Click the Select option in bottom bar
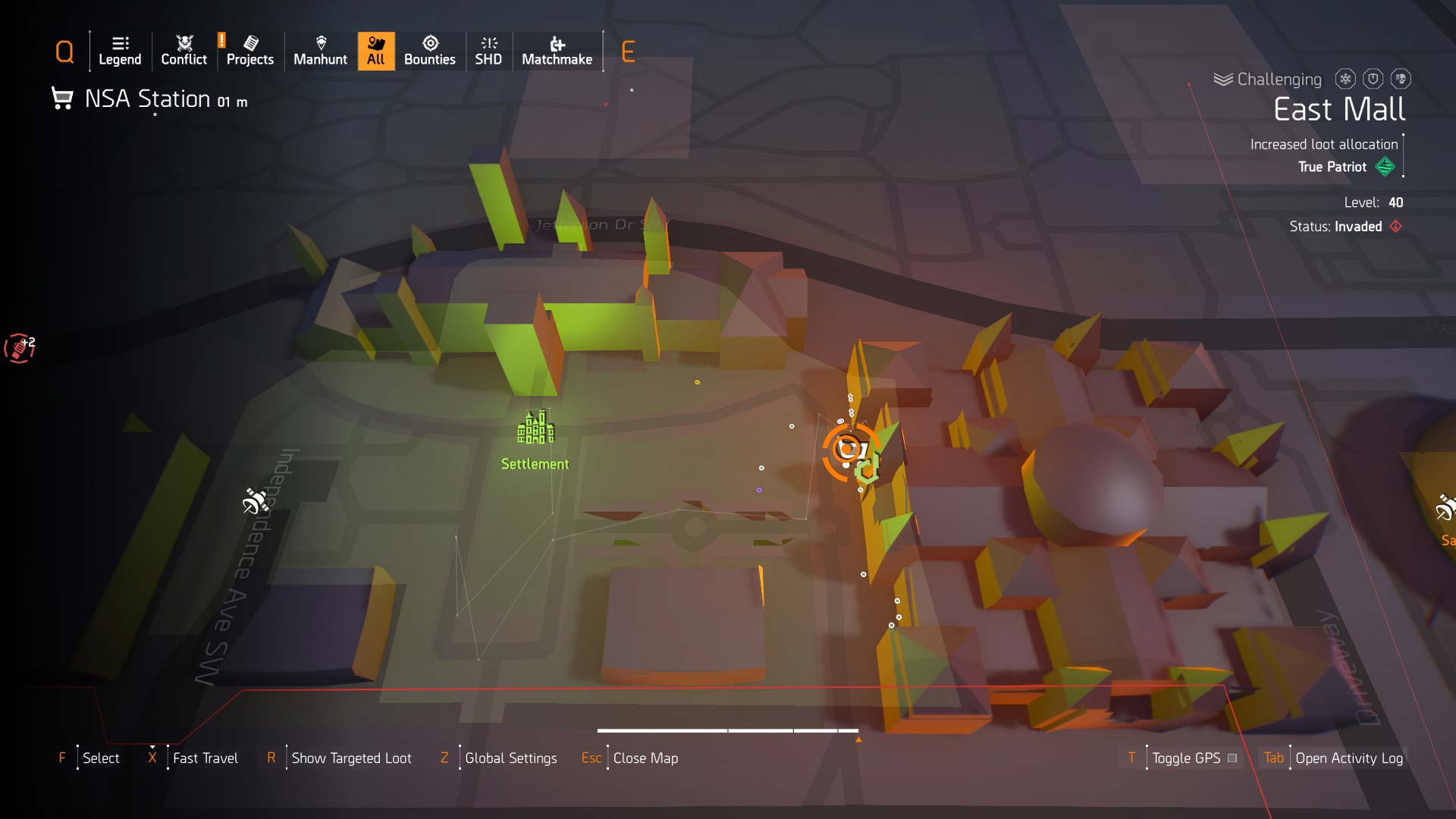 (100, 758)
